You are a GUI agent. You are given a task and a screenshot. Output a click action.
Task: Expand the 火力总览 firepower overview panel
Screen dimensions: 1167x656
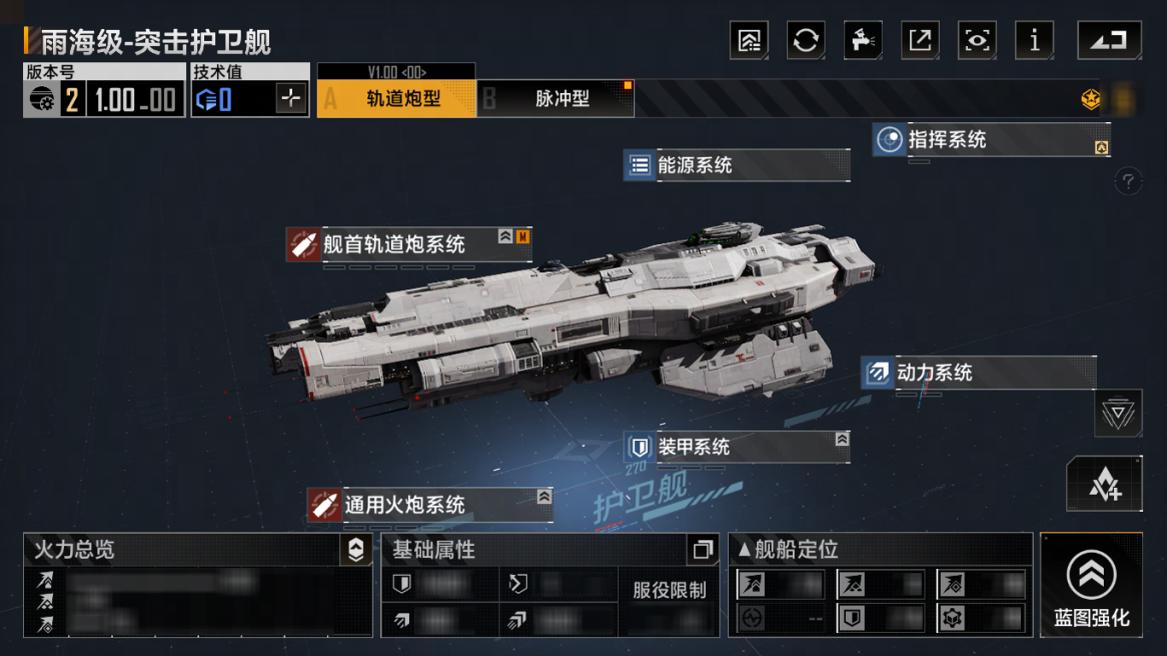356,549
